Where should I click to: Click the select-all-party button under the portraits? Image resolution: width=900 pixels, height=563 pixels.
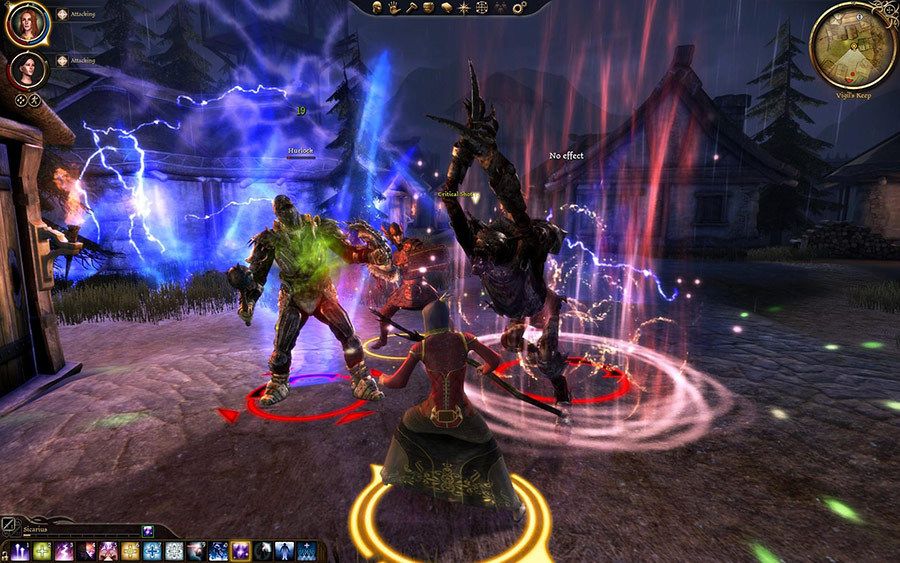pos(20,100)
